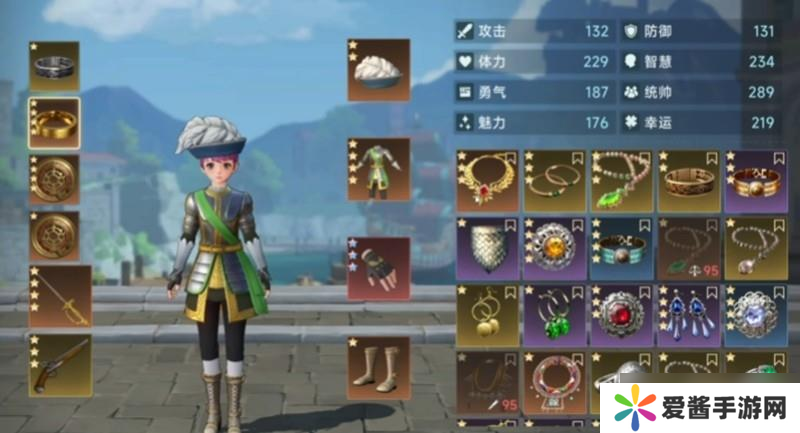This screenshot has width=800, height=433.
Task: Select the fingerless gloves equipment slot
Action: point(378,268)
